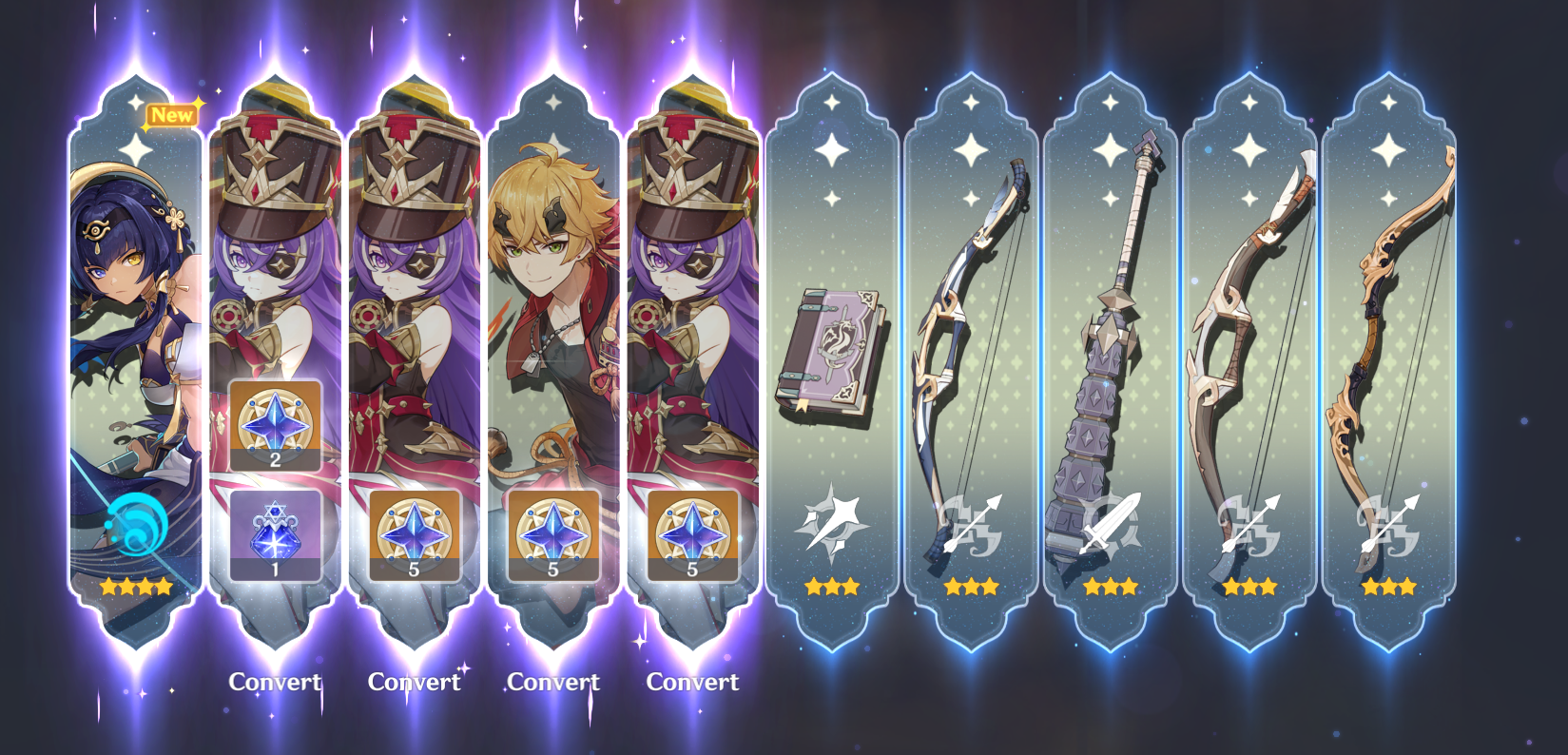Click the Masterless Stardust x1 icon
The height and width of the screenshot is (755, 1568).
(273, 535)
